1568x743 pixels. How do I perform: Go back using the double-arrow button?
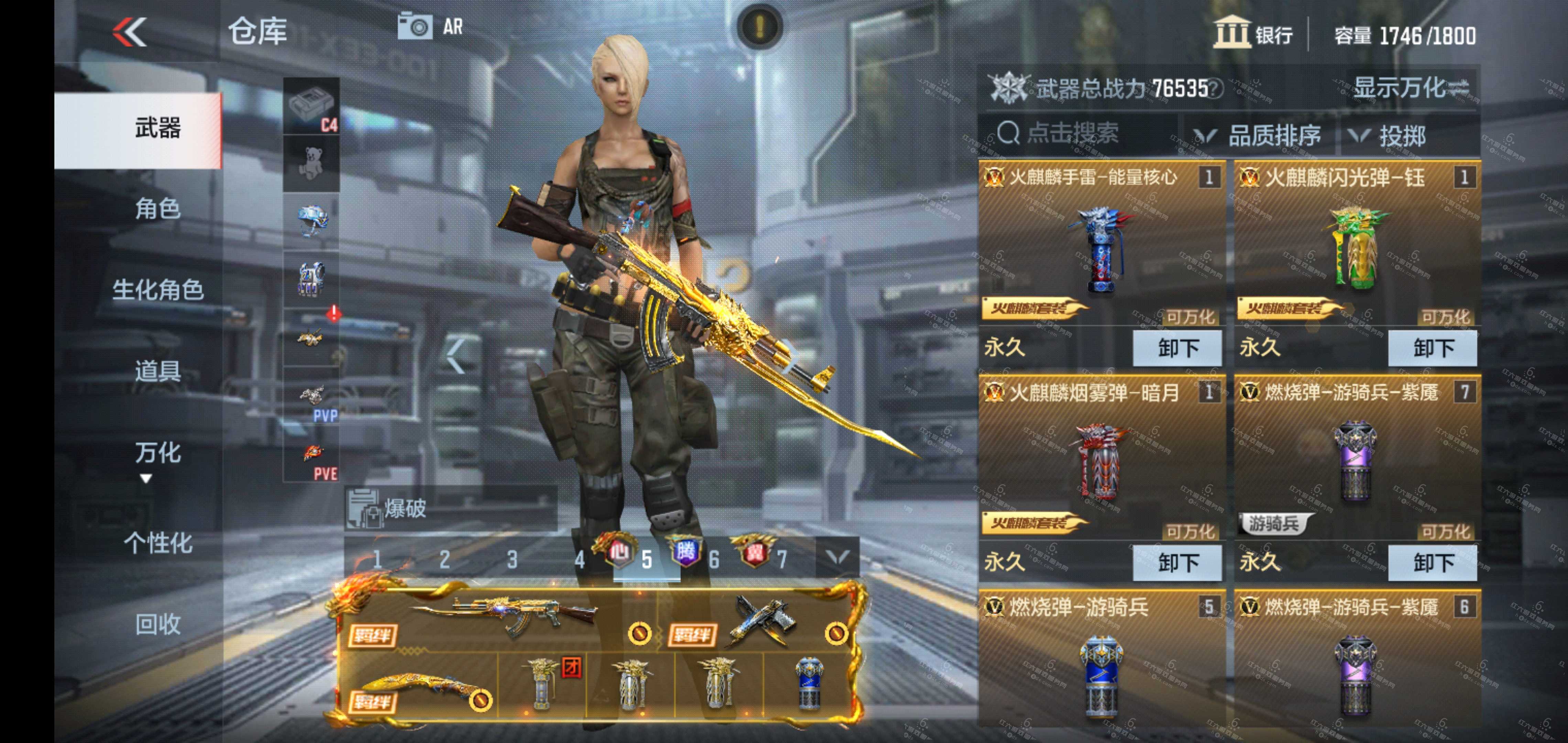[130, 32]
